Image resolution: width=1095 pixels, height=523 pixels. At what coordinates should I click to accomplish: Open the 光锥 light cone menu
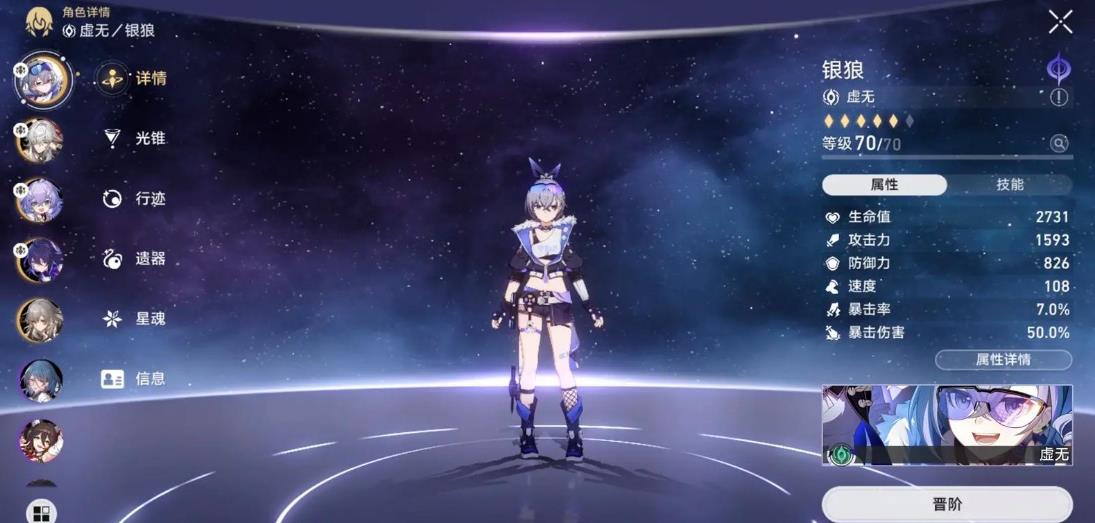[136, 138]
